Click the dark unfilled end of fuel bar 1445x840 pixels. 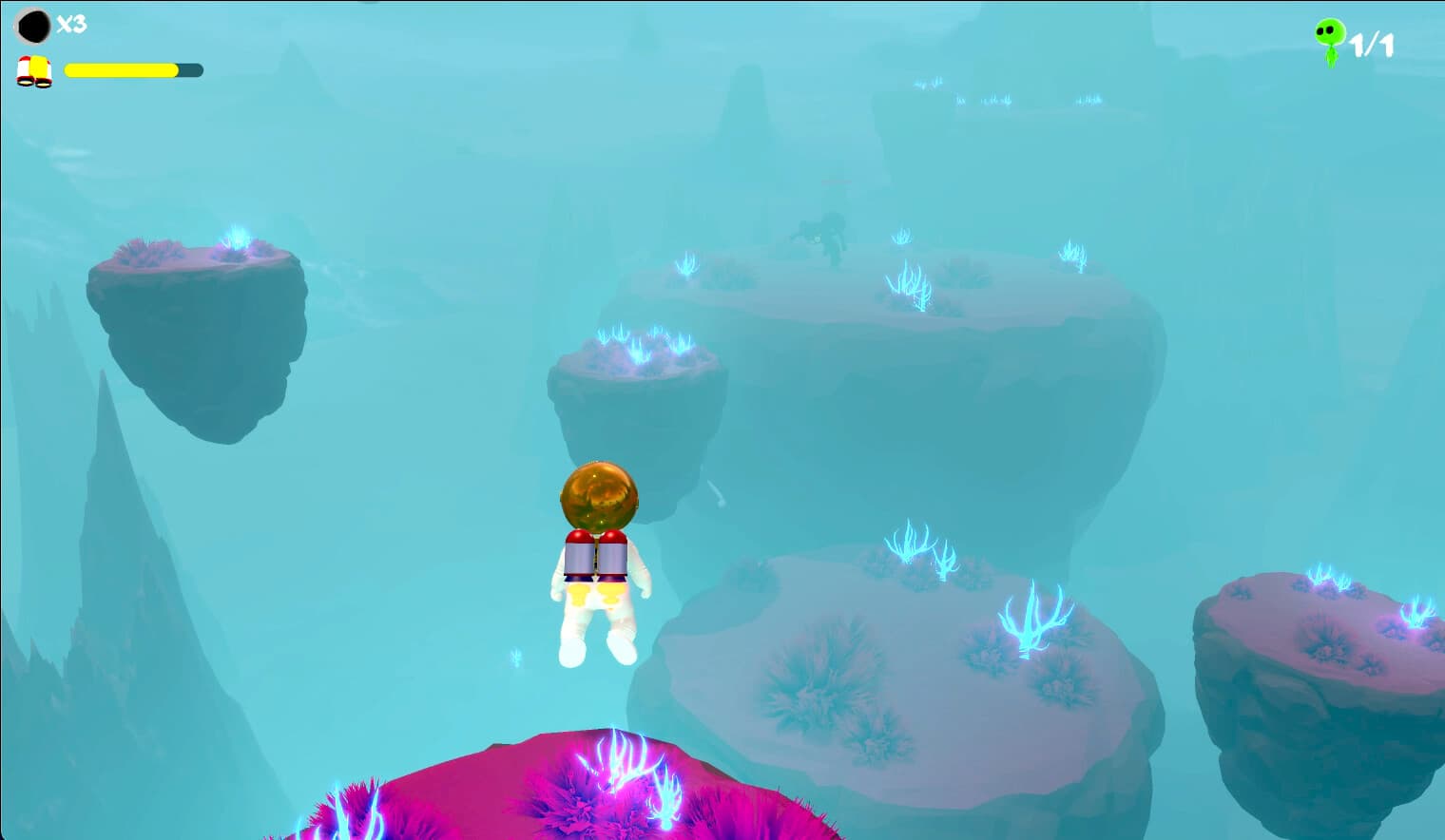point(190,69)
